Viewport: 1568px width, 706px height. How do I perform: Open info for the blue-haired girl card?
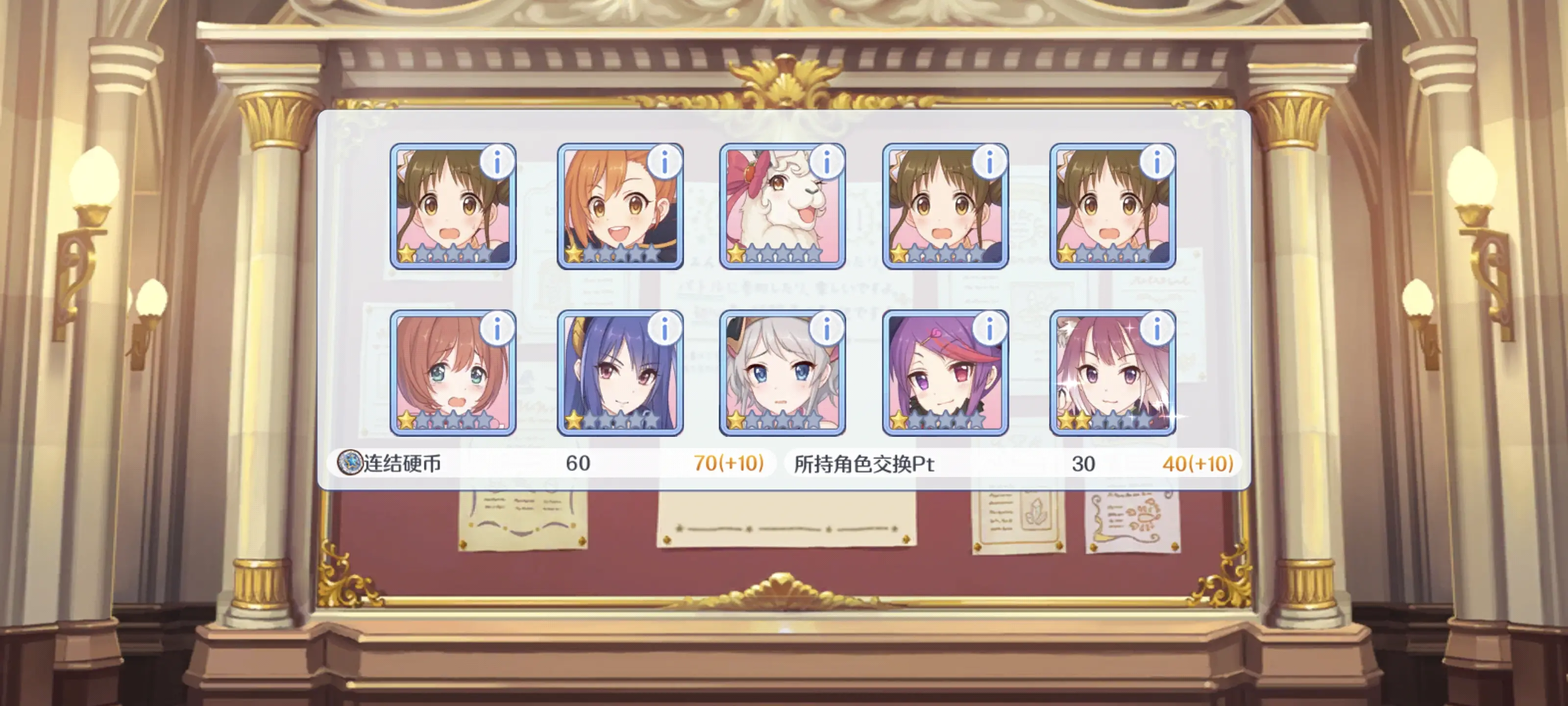tap(664, 329)
